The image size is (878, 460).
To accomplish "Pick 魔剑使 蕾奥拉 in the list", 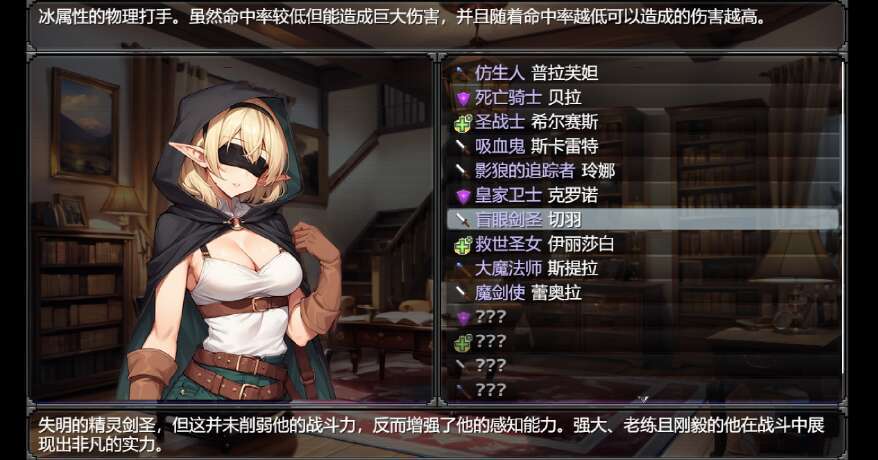I will [528, 293].
